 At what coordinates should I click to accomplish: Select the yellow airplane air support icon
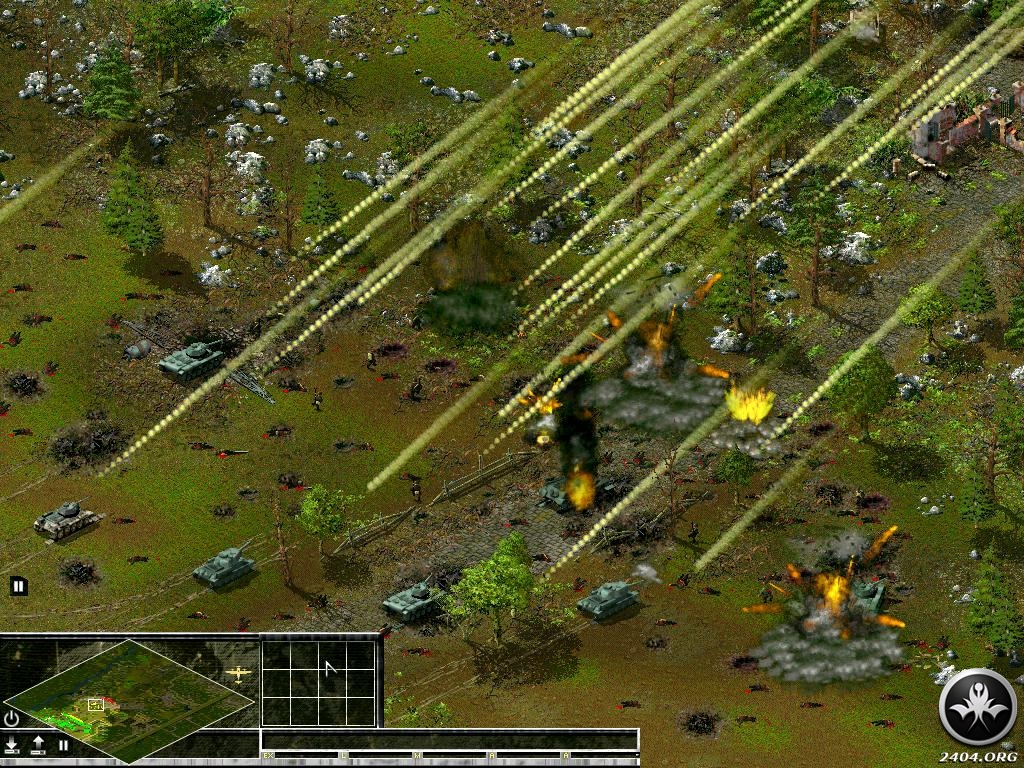[x=239, y=673]
